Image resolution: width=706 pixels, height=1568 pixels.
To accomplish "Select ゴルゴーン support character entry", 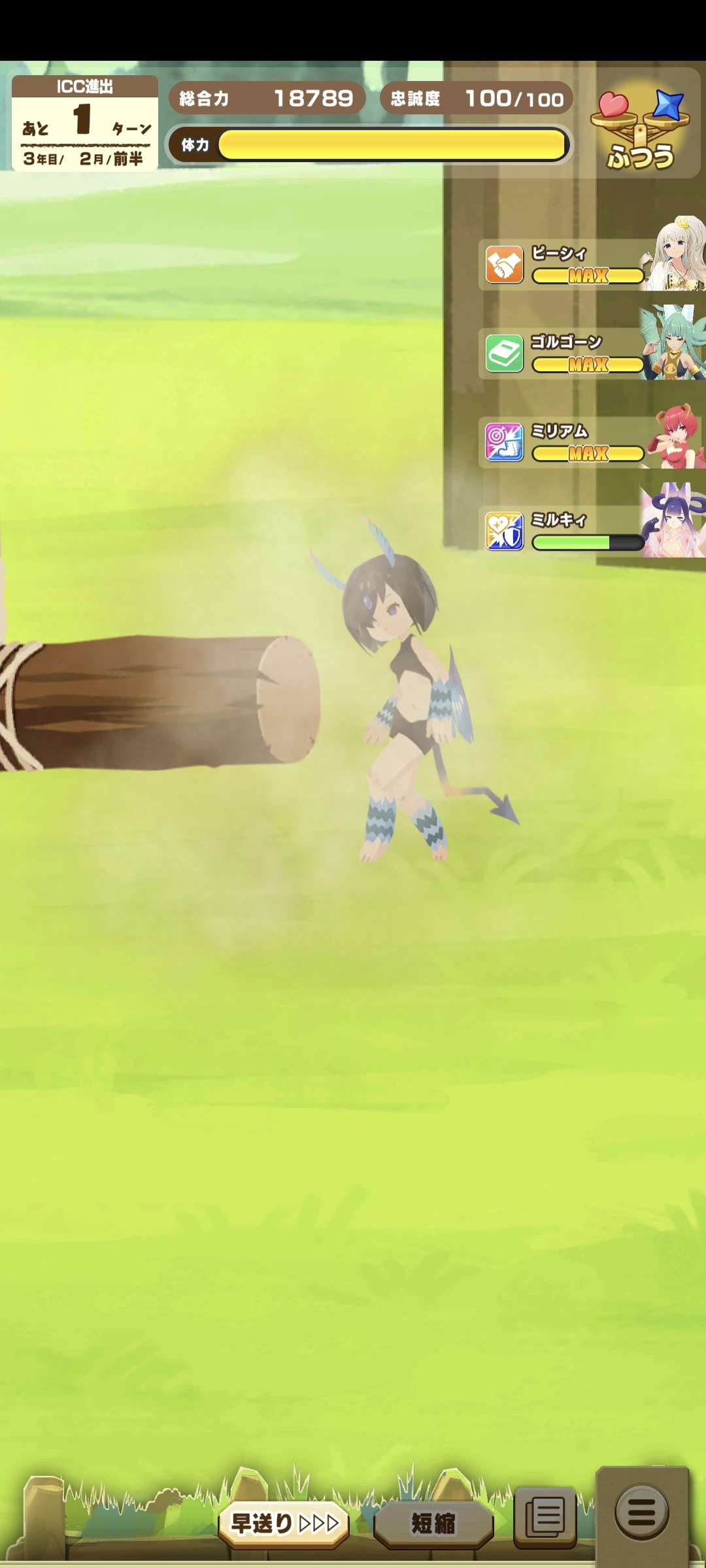I will (592, 353).
